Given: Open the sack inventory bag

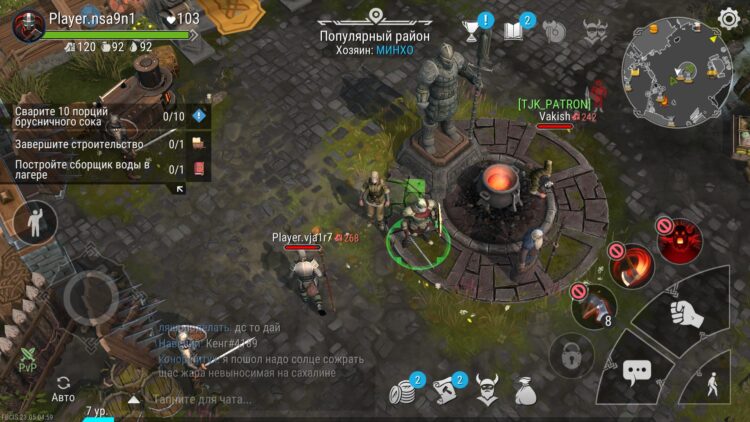Looking at the screenshot, I should pyautogui.click(x=526, y=391).
